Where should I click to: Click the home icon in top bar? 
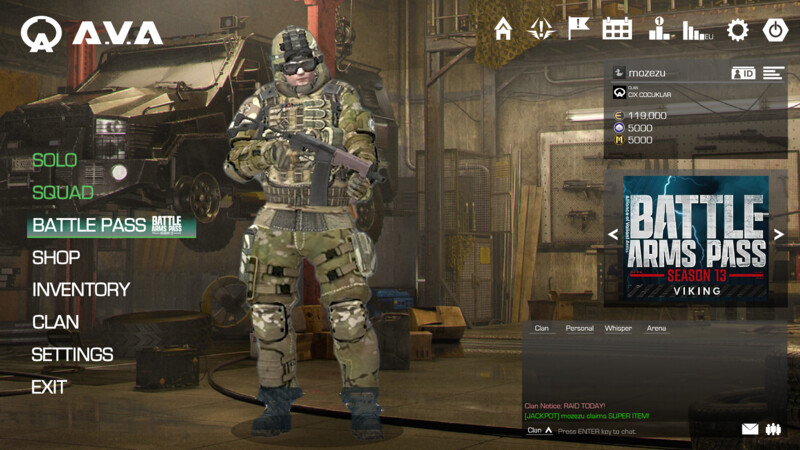503,29
